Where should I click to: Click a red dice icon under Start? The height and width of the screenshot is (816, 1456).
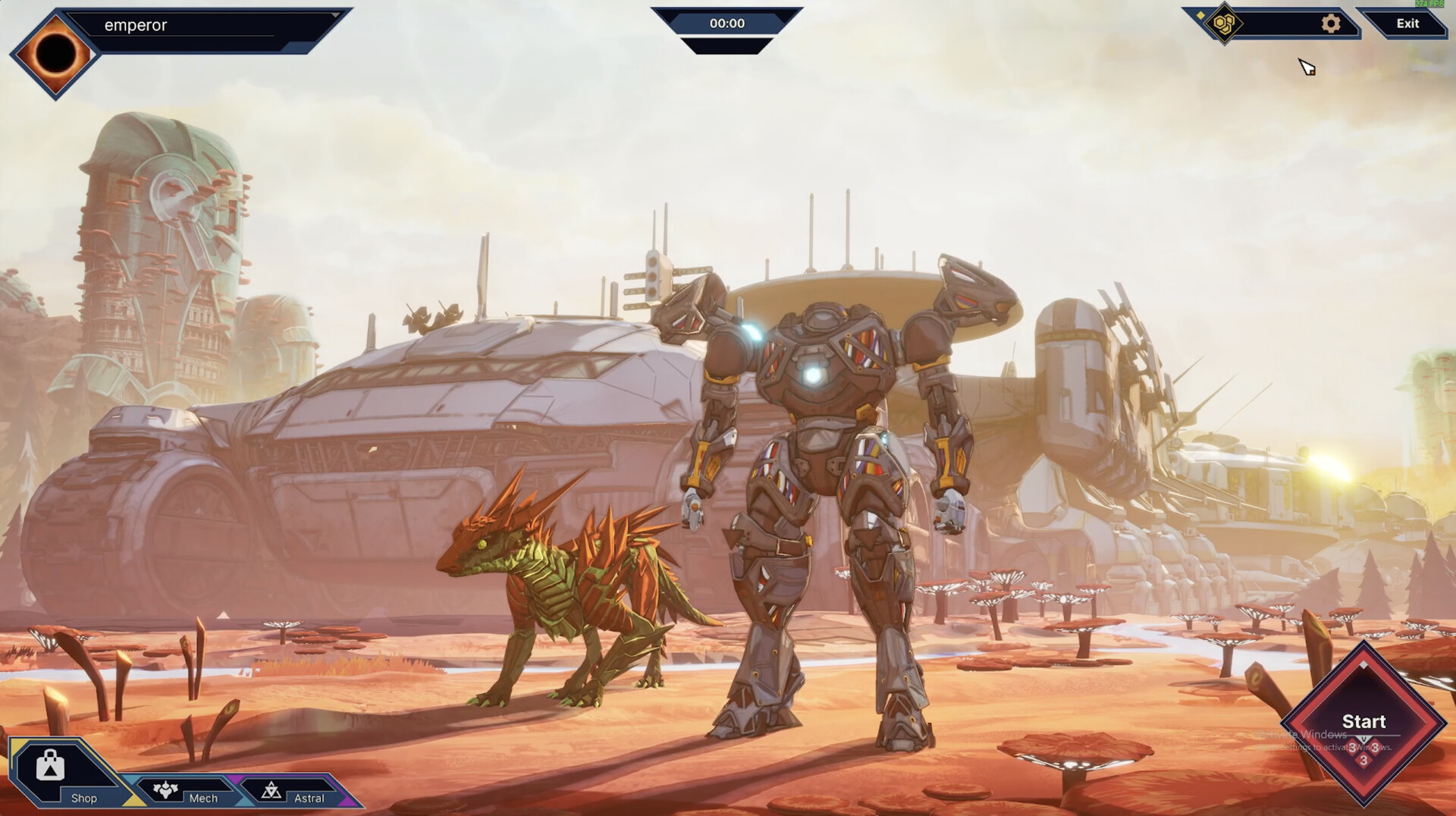point(1353,747)
